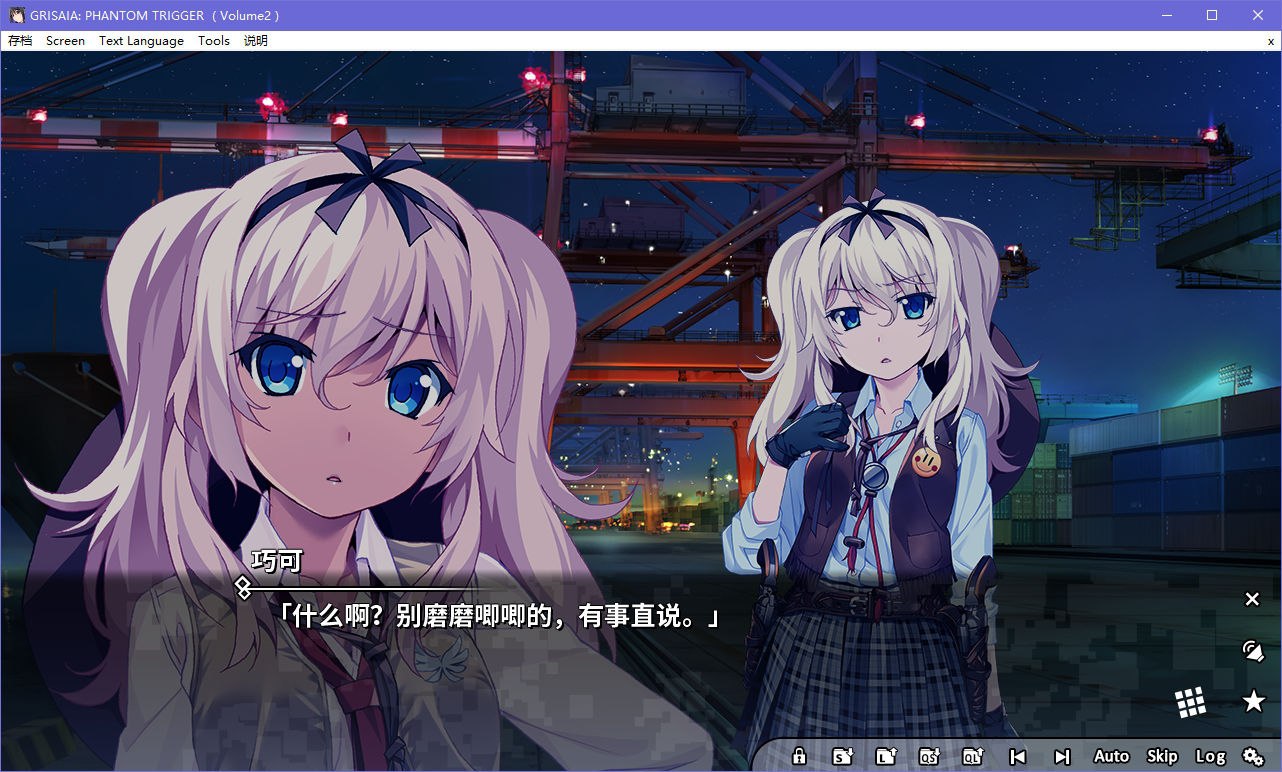Replay the voice with speaker icon
Screen dimensions: 1282x772
click(x=1253, y=651)
